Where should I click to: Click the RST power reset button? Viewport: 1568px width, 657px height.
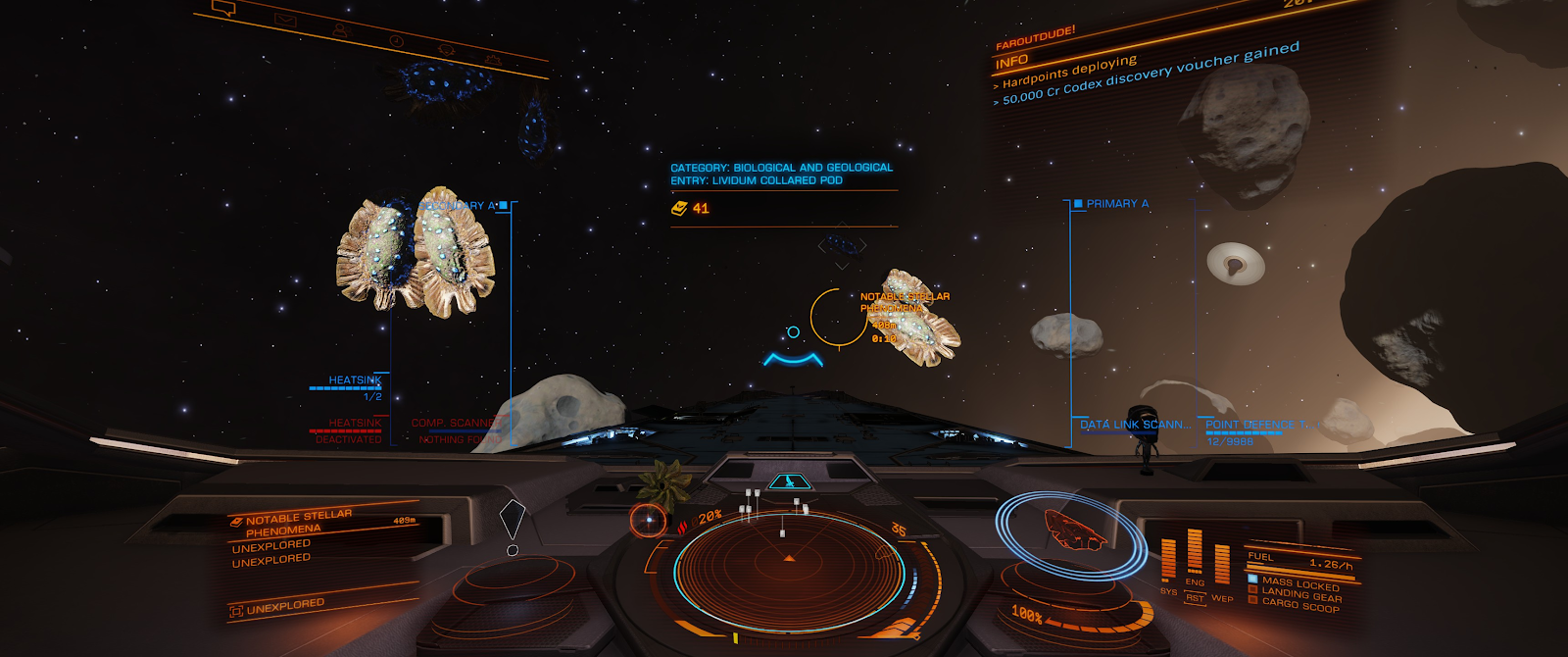pyautogui.click(x=1195, y=597)
